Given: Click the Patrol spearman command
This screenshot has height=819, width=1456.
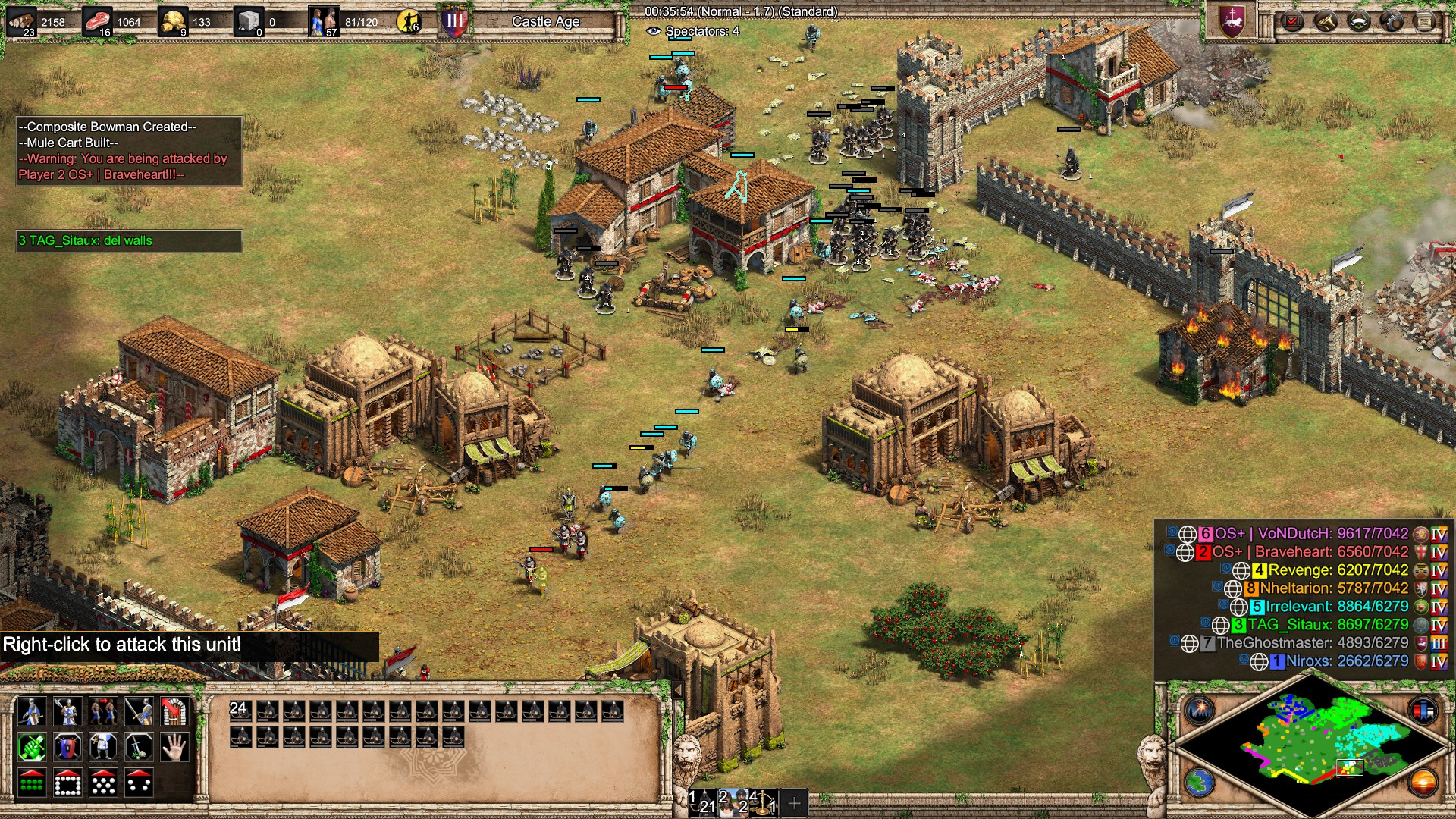Looking at the screenshot, I should [32, 712].
